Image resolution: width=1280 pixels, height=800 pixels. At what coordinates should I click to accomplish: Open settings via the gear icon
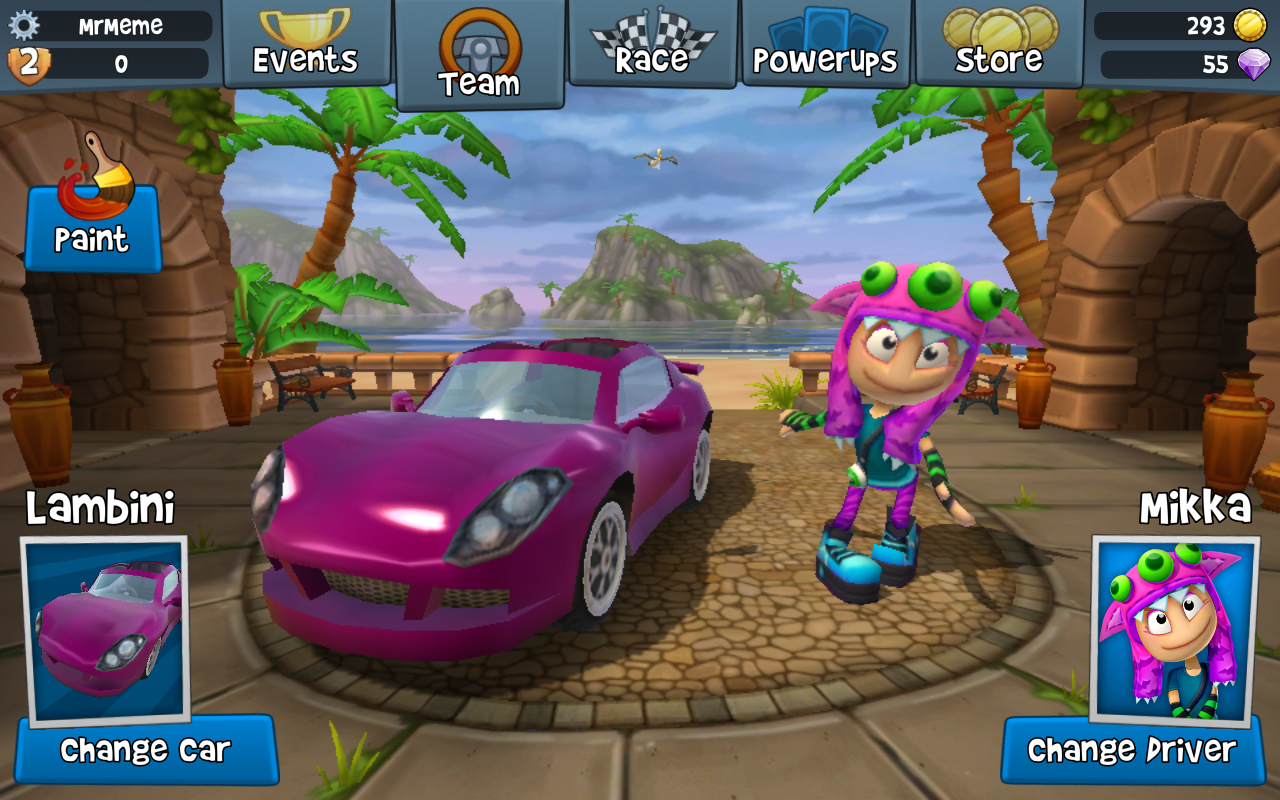(x=23, y=25)
